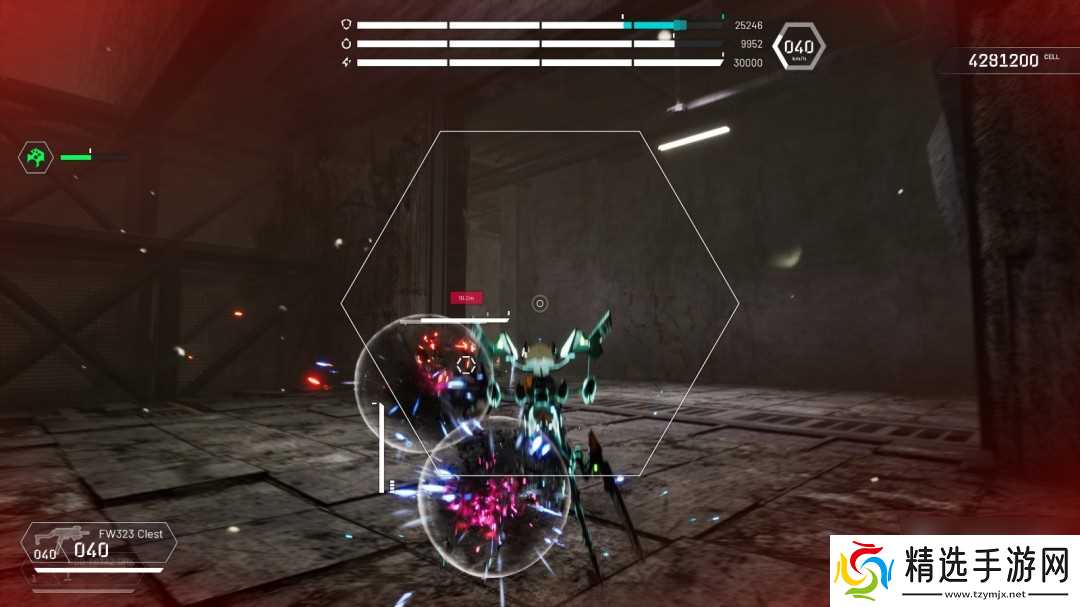
Task: Click the green hexagon ally status icon
Action: pos(35,157)
